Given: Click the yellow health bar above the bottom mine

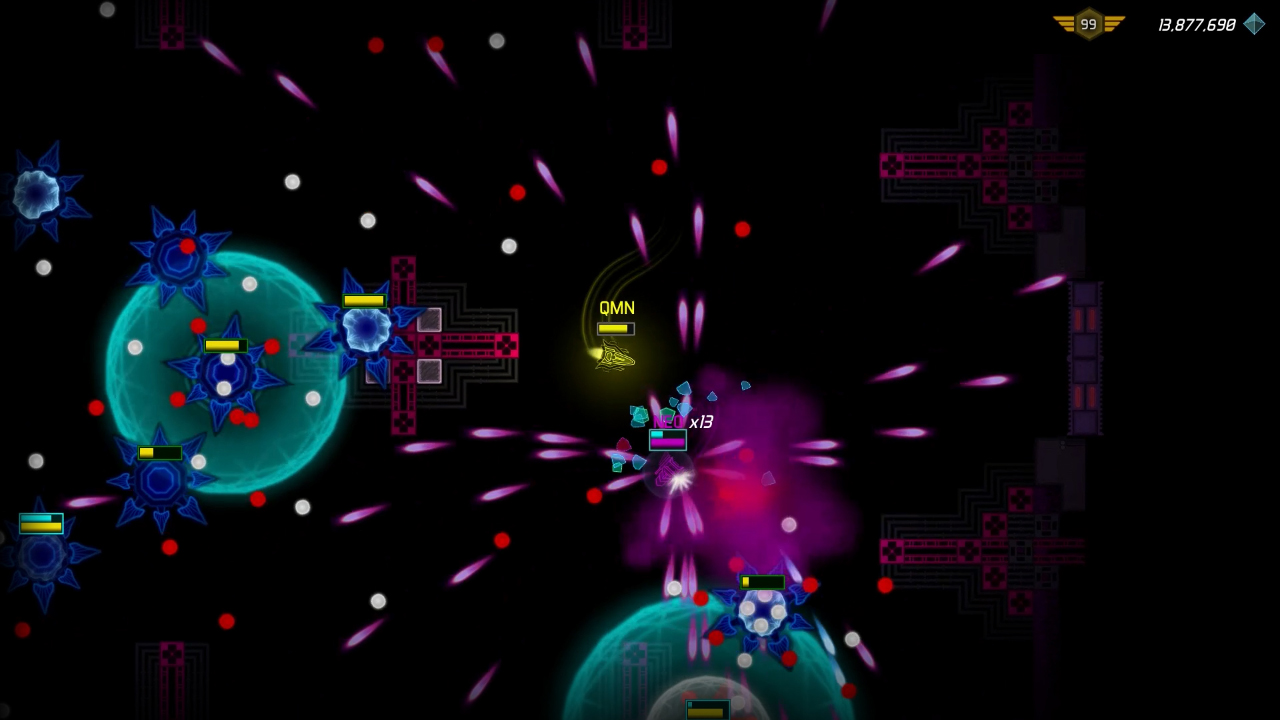Looking at the screenshot, I should click(x=763, y=581).
